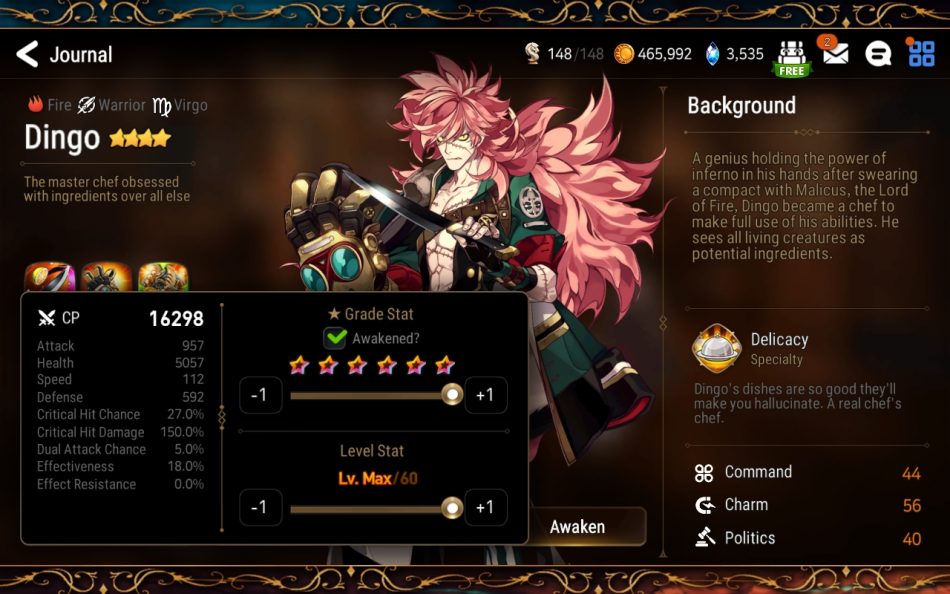The image size is (950, 594).
Task: Open the chat bubble icon
Action: click(878, 54)
